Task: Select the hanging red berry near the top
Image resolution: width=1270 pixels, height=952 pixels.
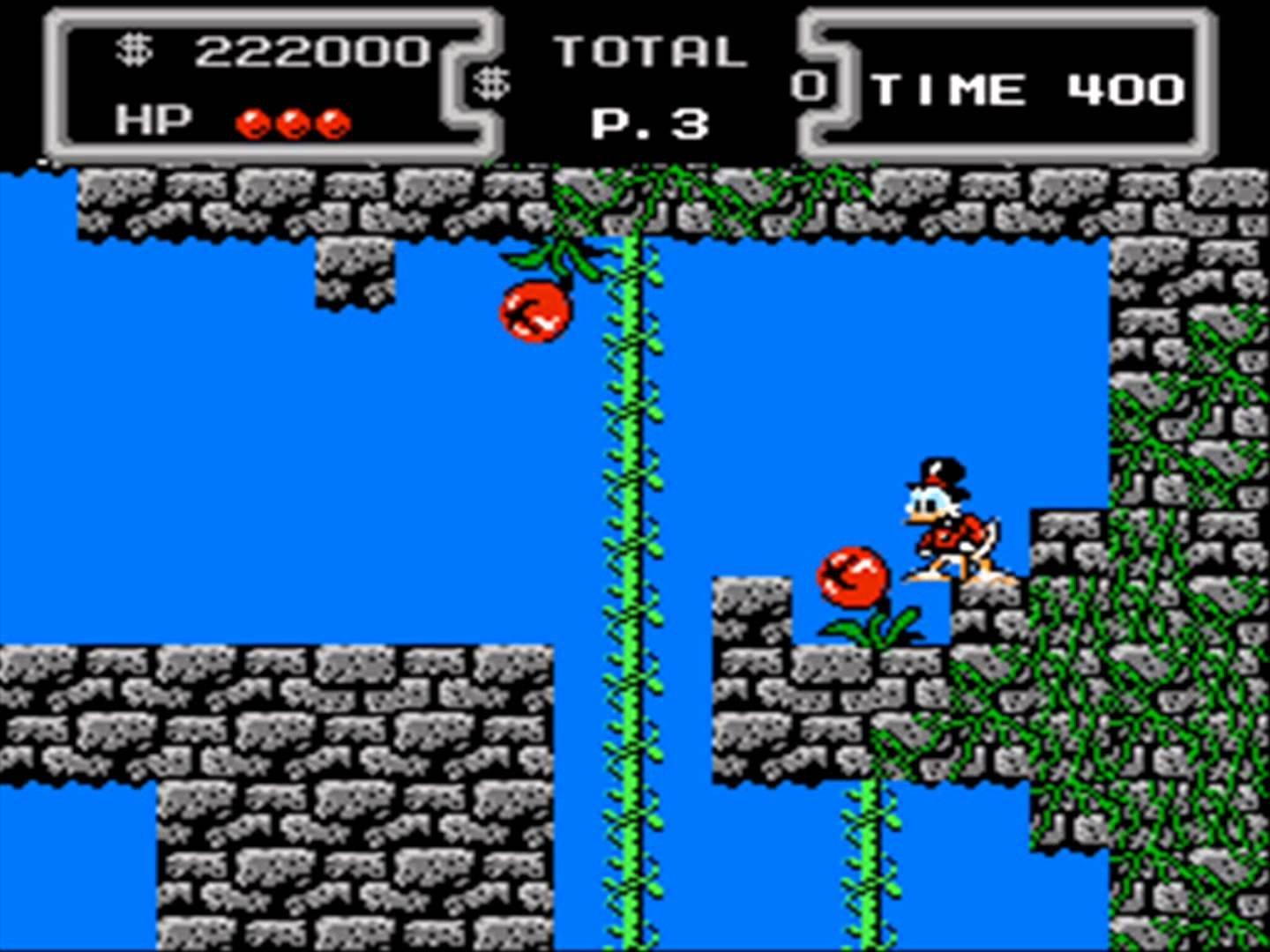Action: pyautogui.click(x=534, y=309)
